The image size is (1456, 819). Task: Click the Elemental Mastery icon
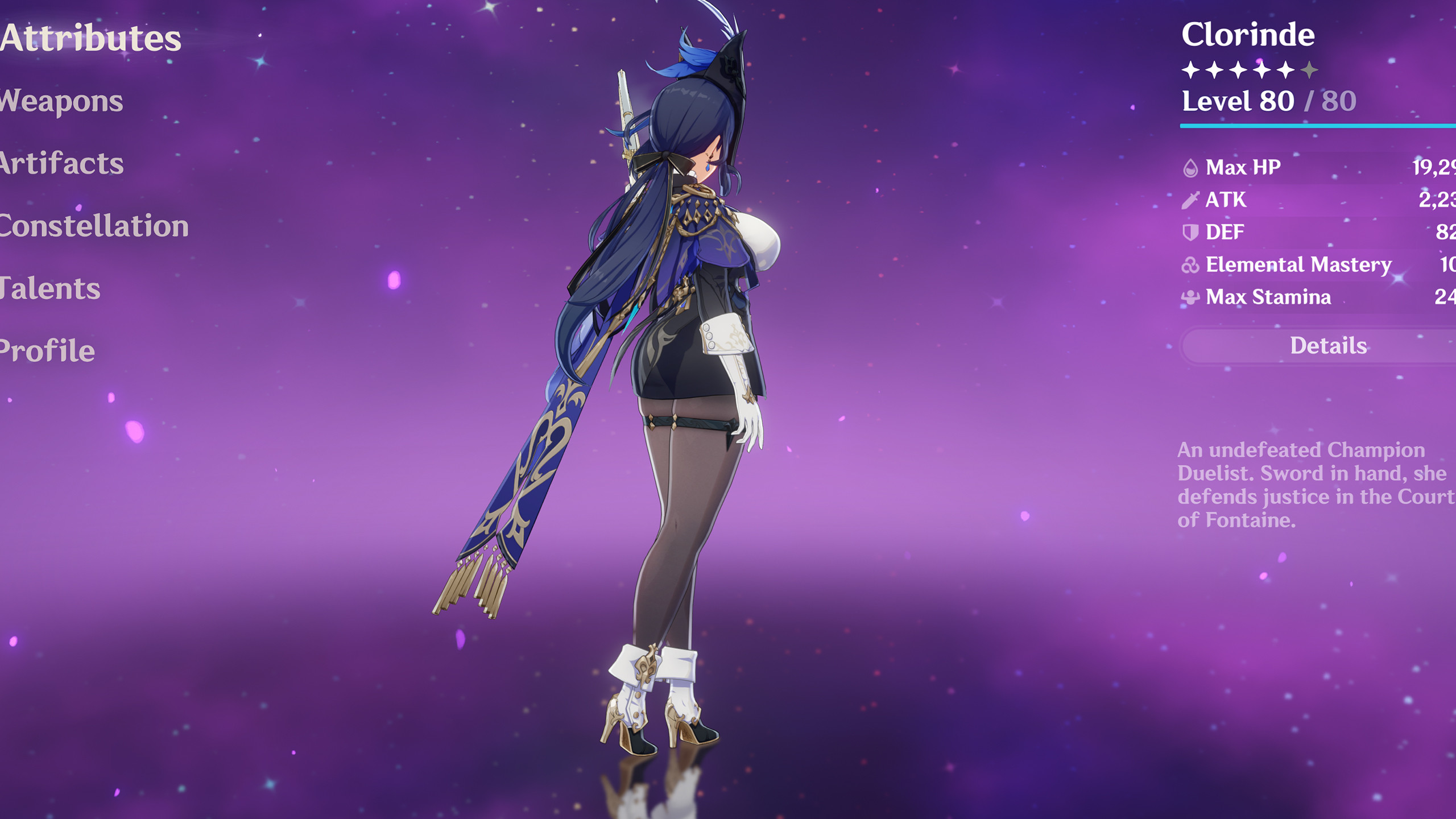[1192, 264]
